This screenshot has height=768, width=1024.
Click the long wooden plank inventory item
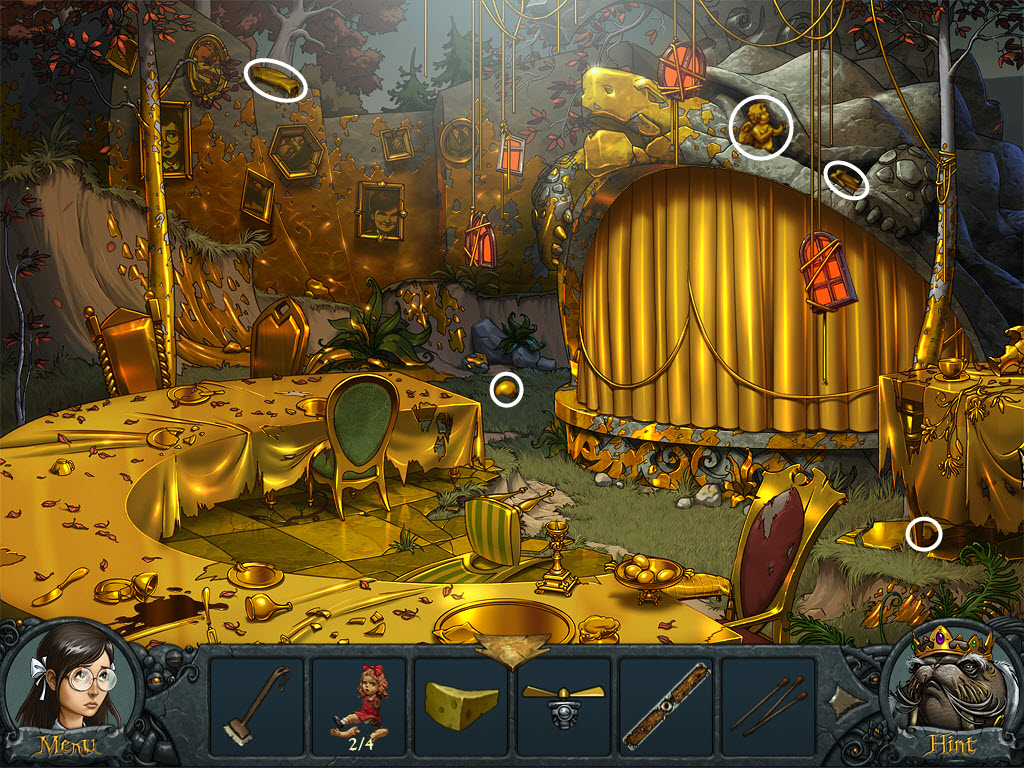tap(666, 706)
